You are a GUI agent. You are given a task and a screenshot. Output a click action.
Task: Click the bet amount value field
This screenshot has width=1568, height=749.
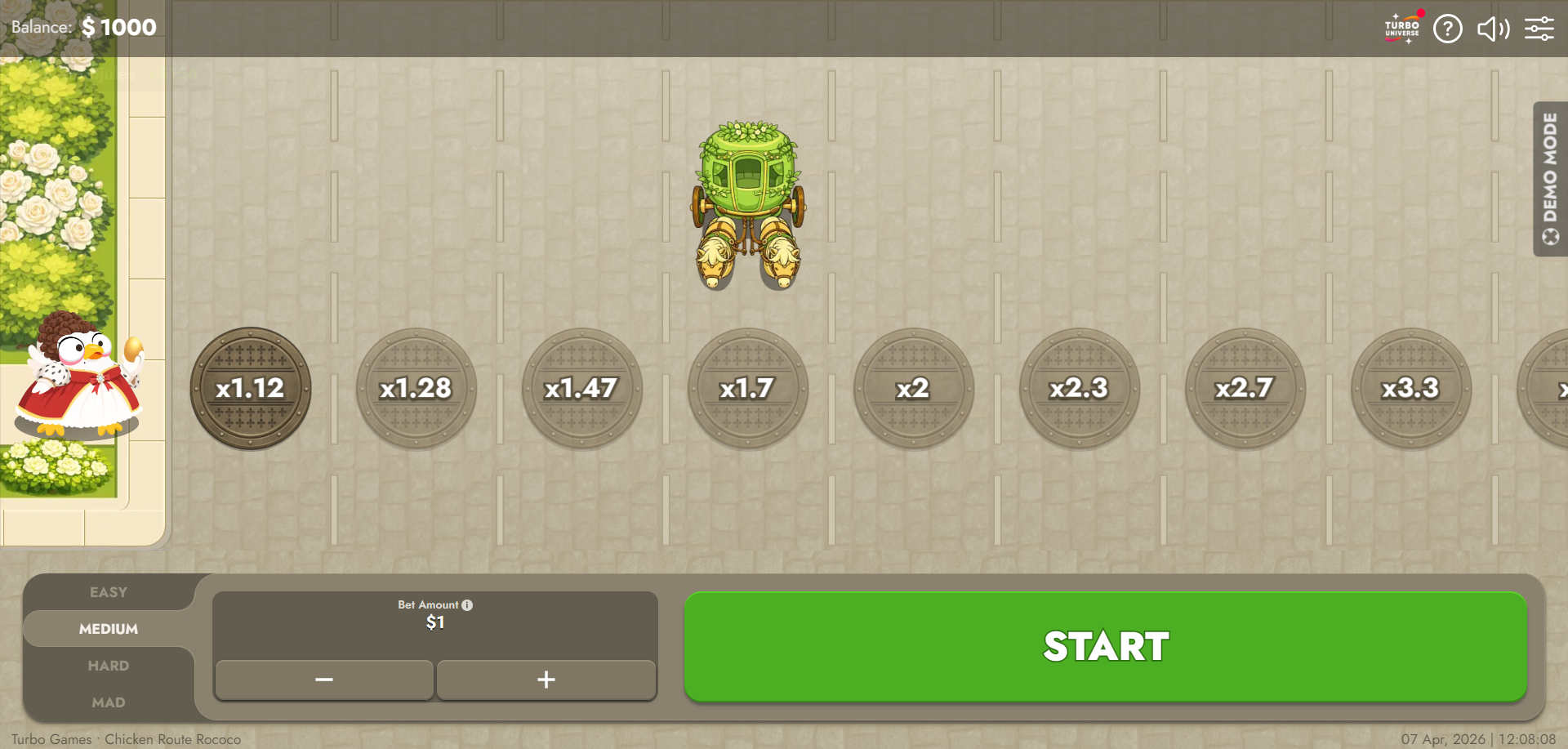click(x=435, y=623)
